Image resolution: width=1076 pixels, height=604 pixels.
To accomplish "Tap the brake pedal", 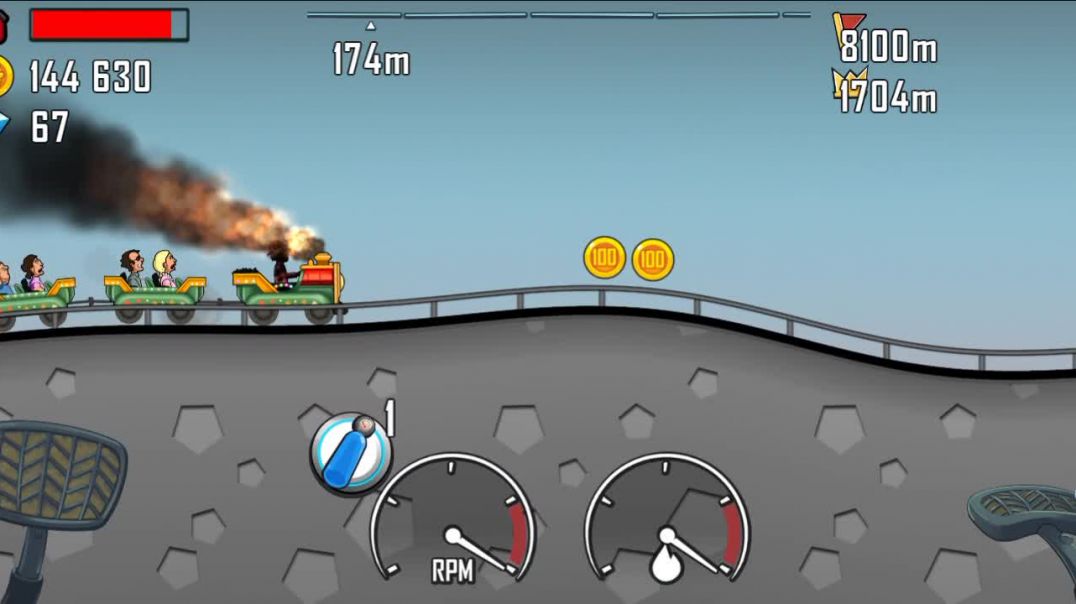I will coord(60,475).
